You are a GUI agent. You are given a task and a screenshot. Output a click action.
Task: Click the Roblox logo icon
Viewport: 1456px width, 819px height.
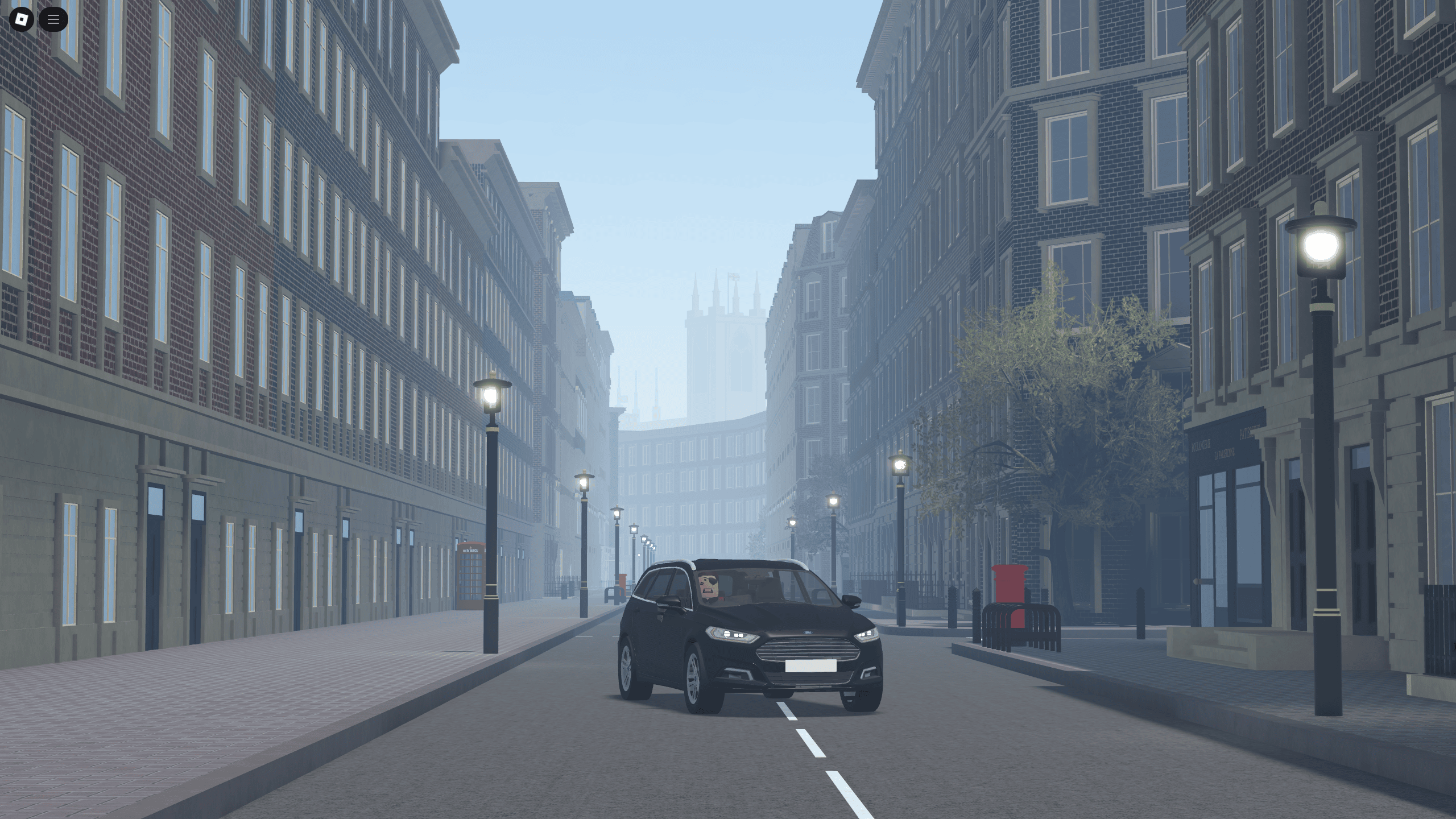(20, 20)
